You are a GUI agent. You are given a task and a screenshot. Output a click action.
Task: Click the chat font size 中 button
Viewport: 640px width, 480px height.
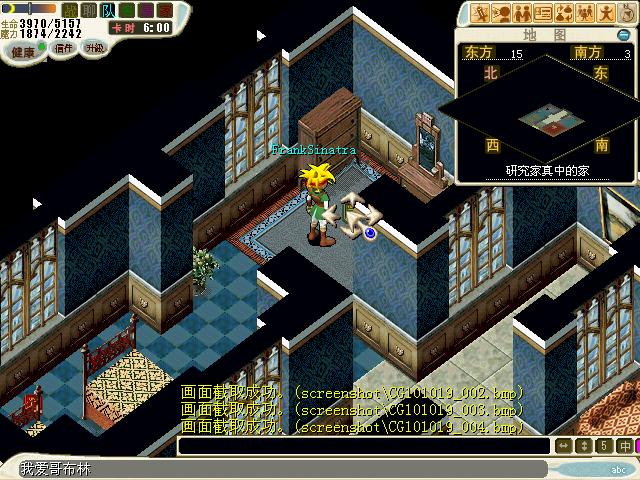coord(625,446)
